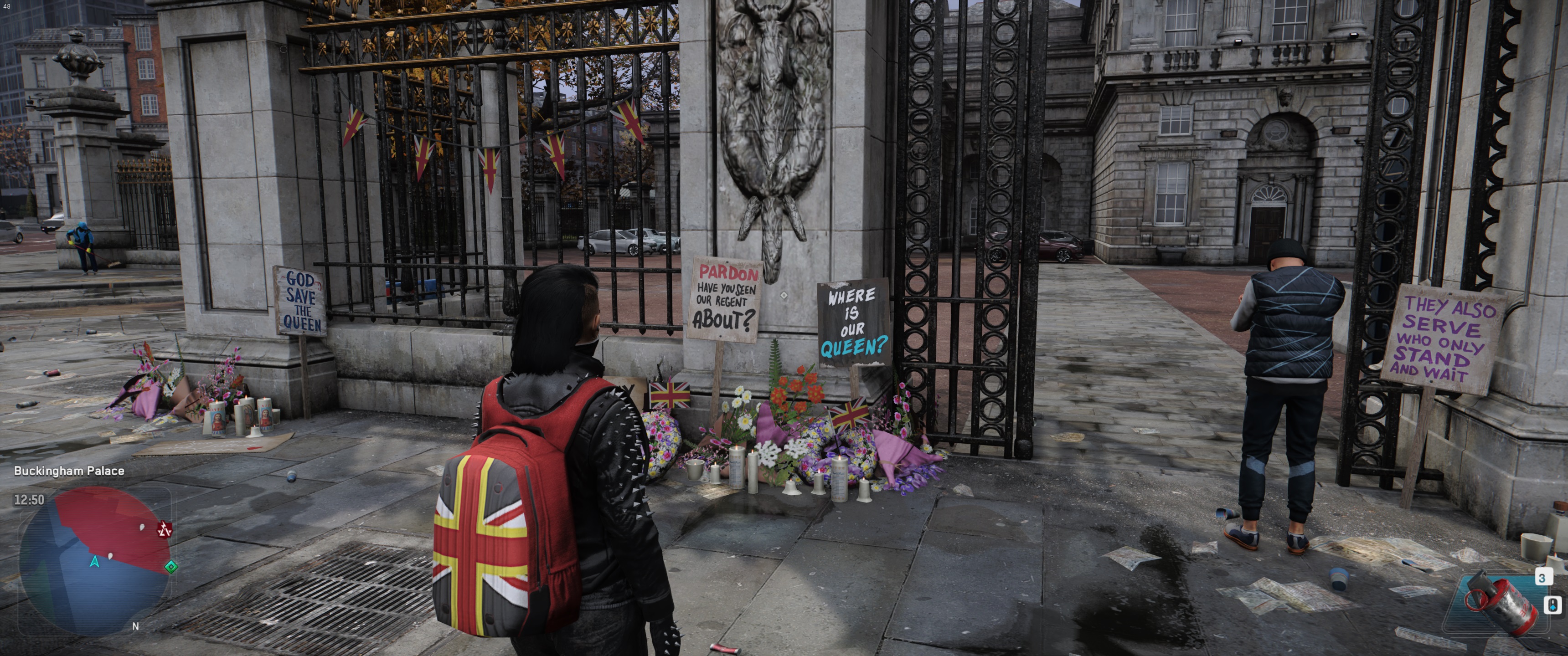Select the cyan player arrow on the minimap

click(x=94, y=561)
